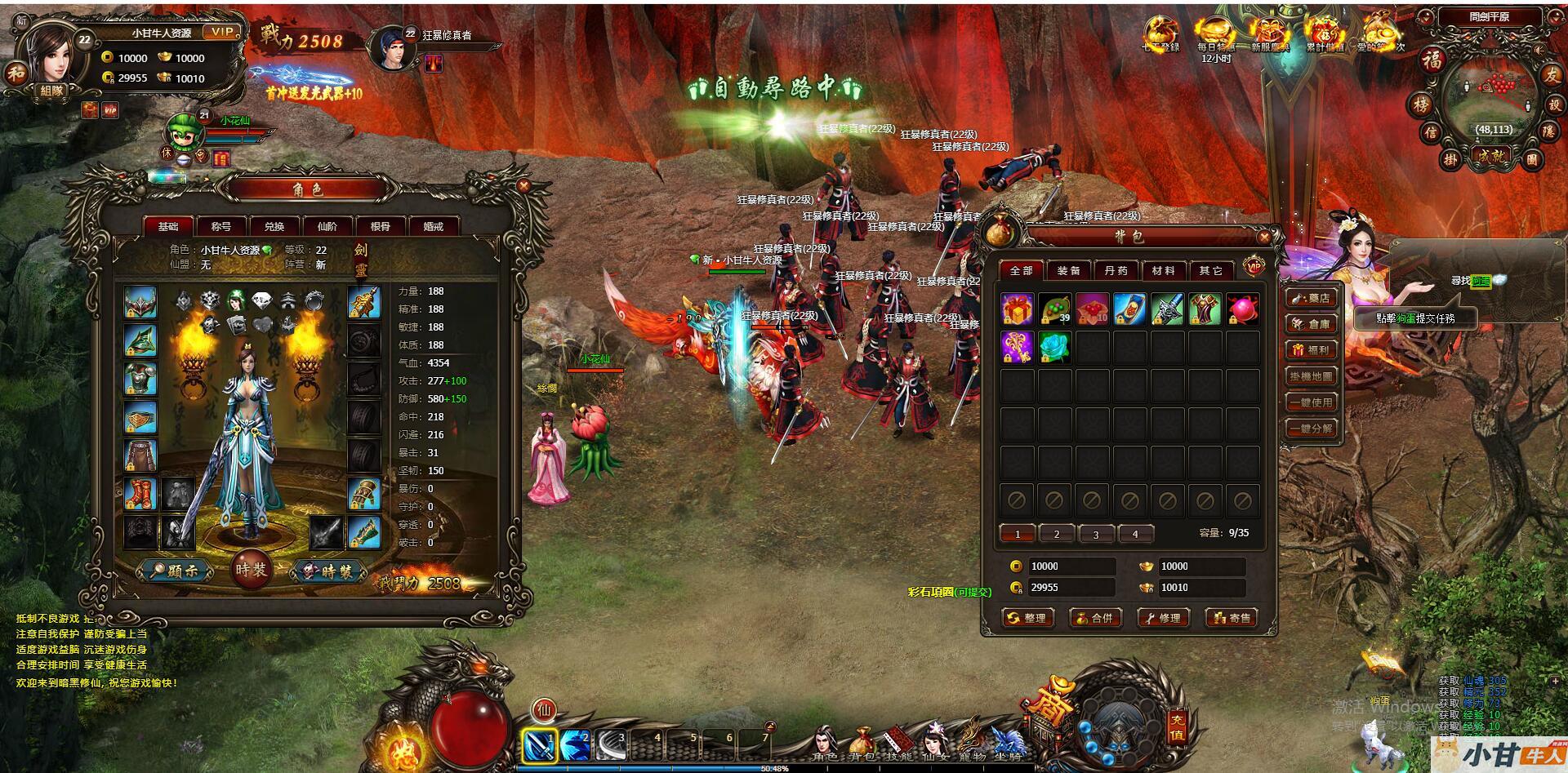The width and height of the screenshot is (1568, 773).
Task: Select the gift box item in backpack
Action: pos(1018,309)
